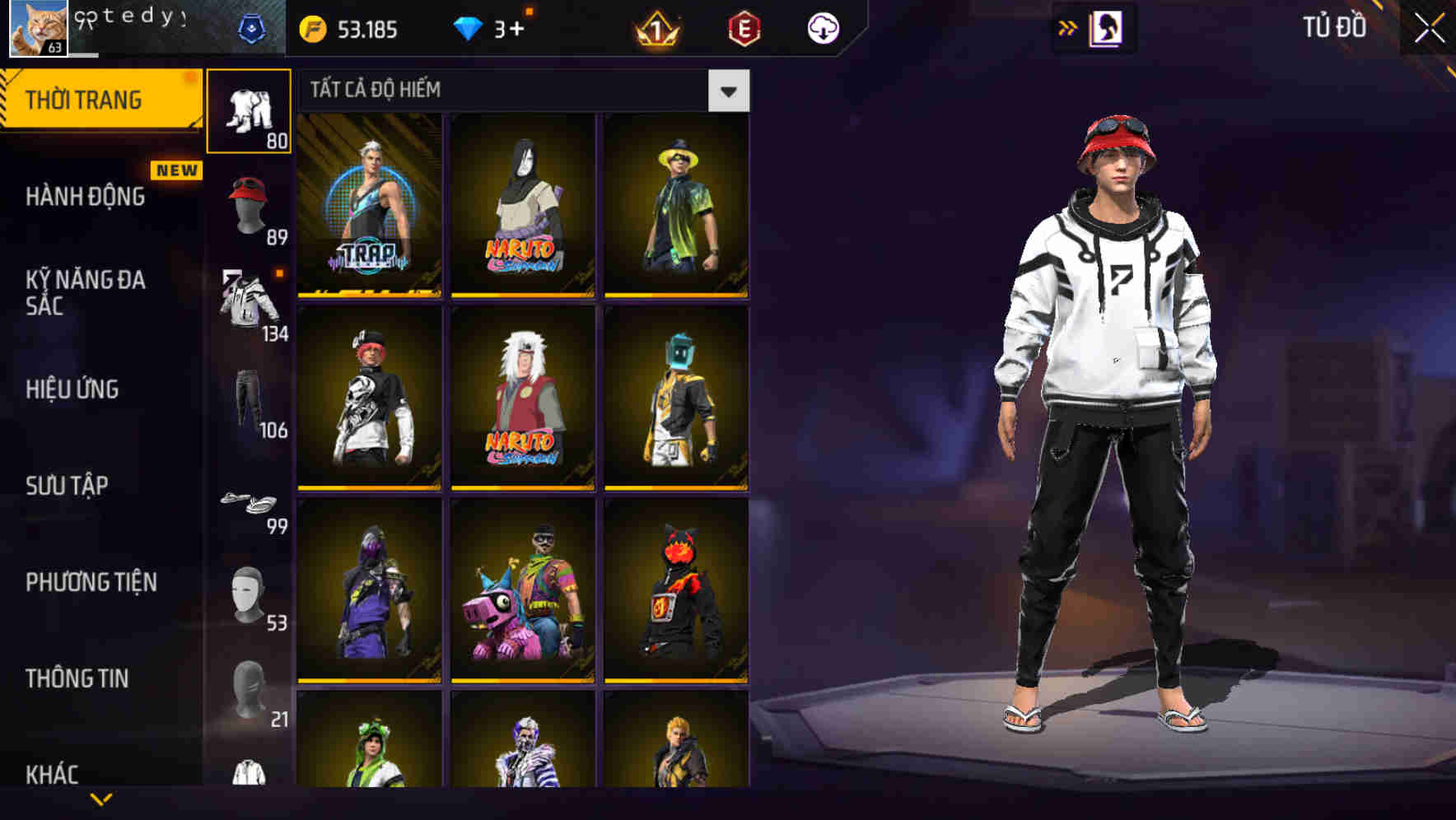Open the TẤT CẢ ĐỘ HIẾM rarity dropdown
1456x820 pixels.
pyautogui.click(x=511, y=91)
